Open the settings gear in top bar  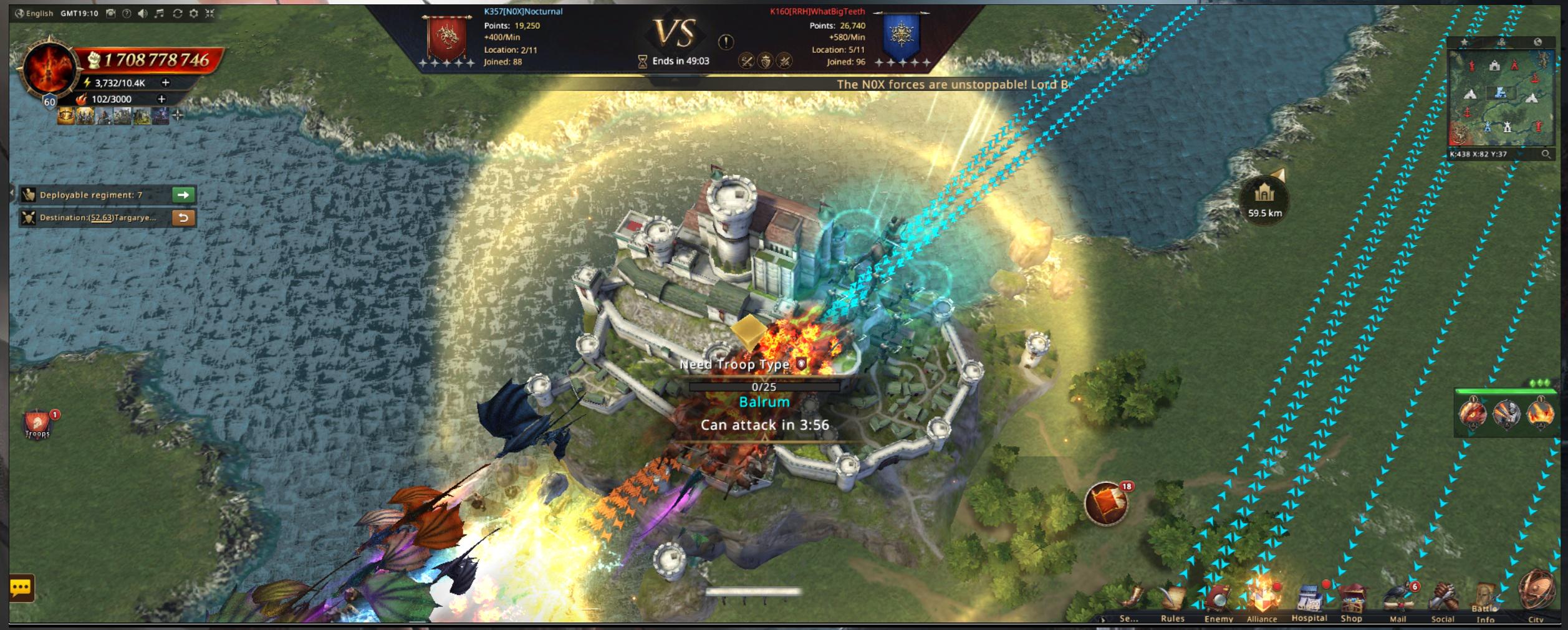pos(194,13)
